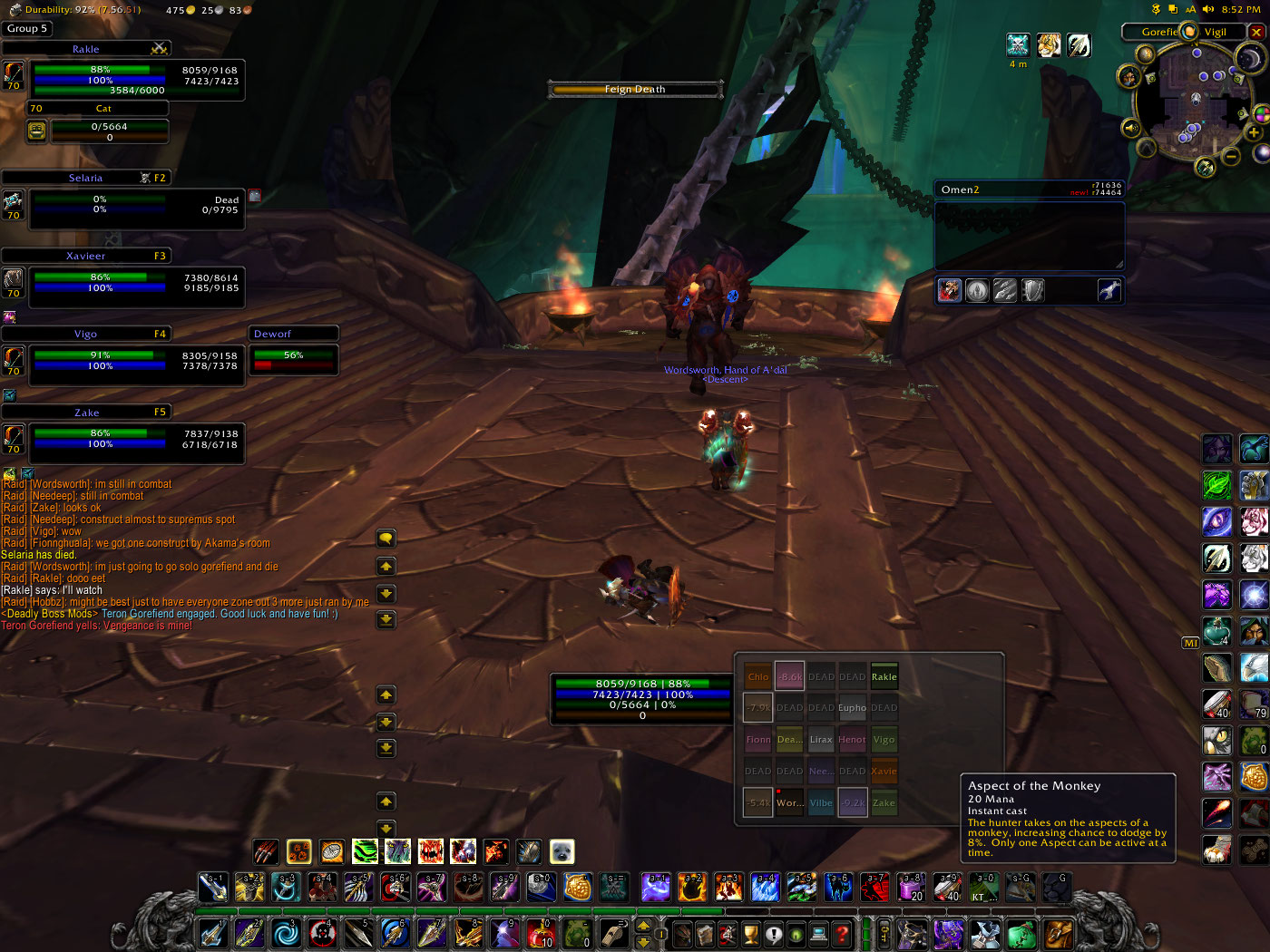The width and height of the screenshot is (1270, 952).
Task: Select Lirax in the raid grid
Action: tap(821, 740)
